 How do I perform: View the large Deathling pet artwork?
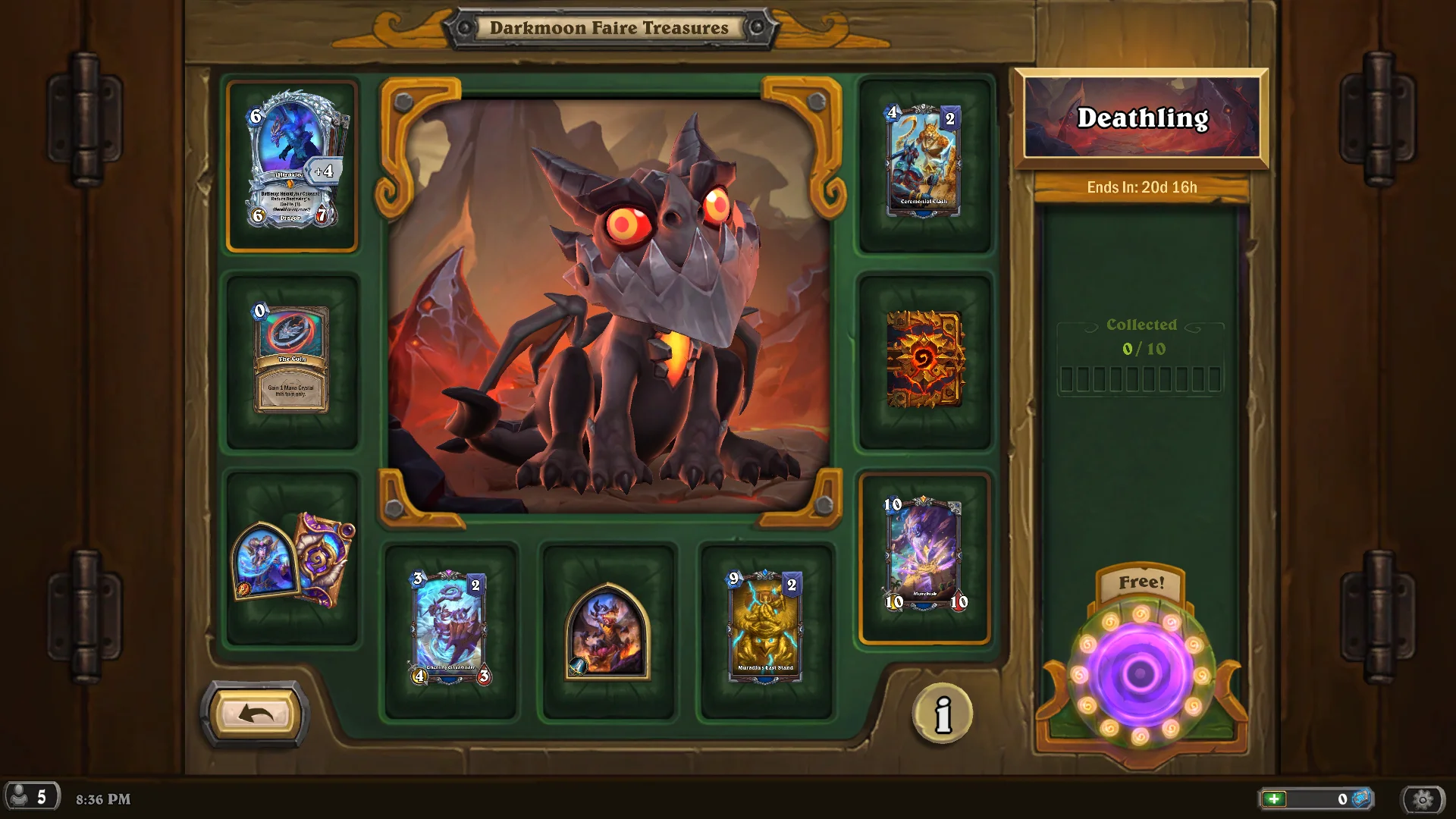coord(608,303)
